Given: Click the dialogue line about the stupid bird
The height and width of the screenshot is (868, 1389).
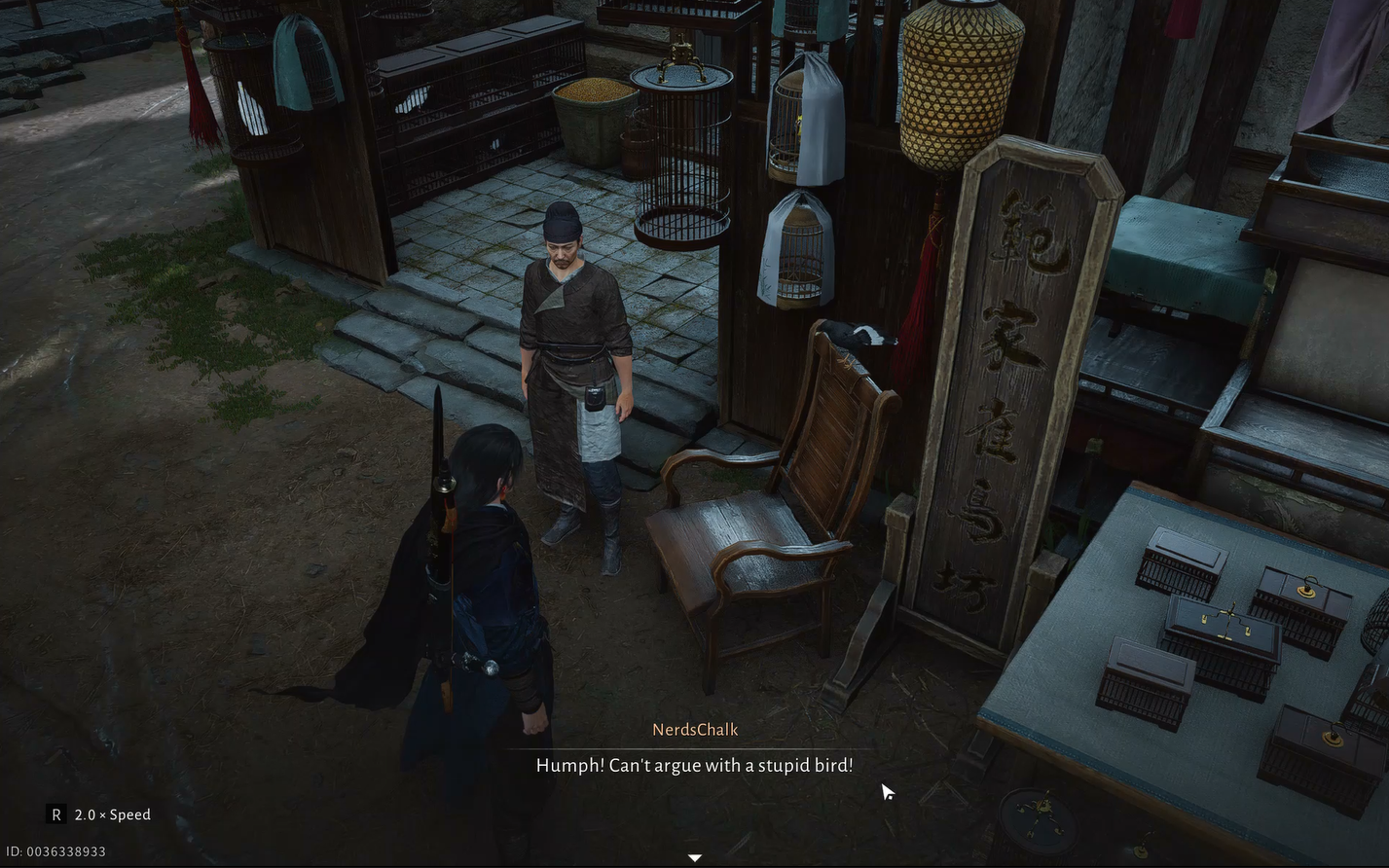Looking at the screenshot, I should [694, 765].
